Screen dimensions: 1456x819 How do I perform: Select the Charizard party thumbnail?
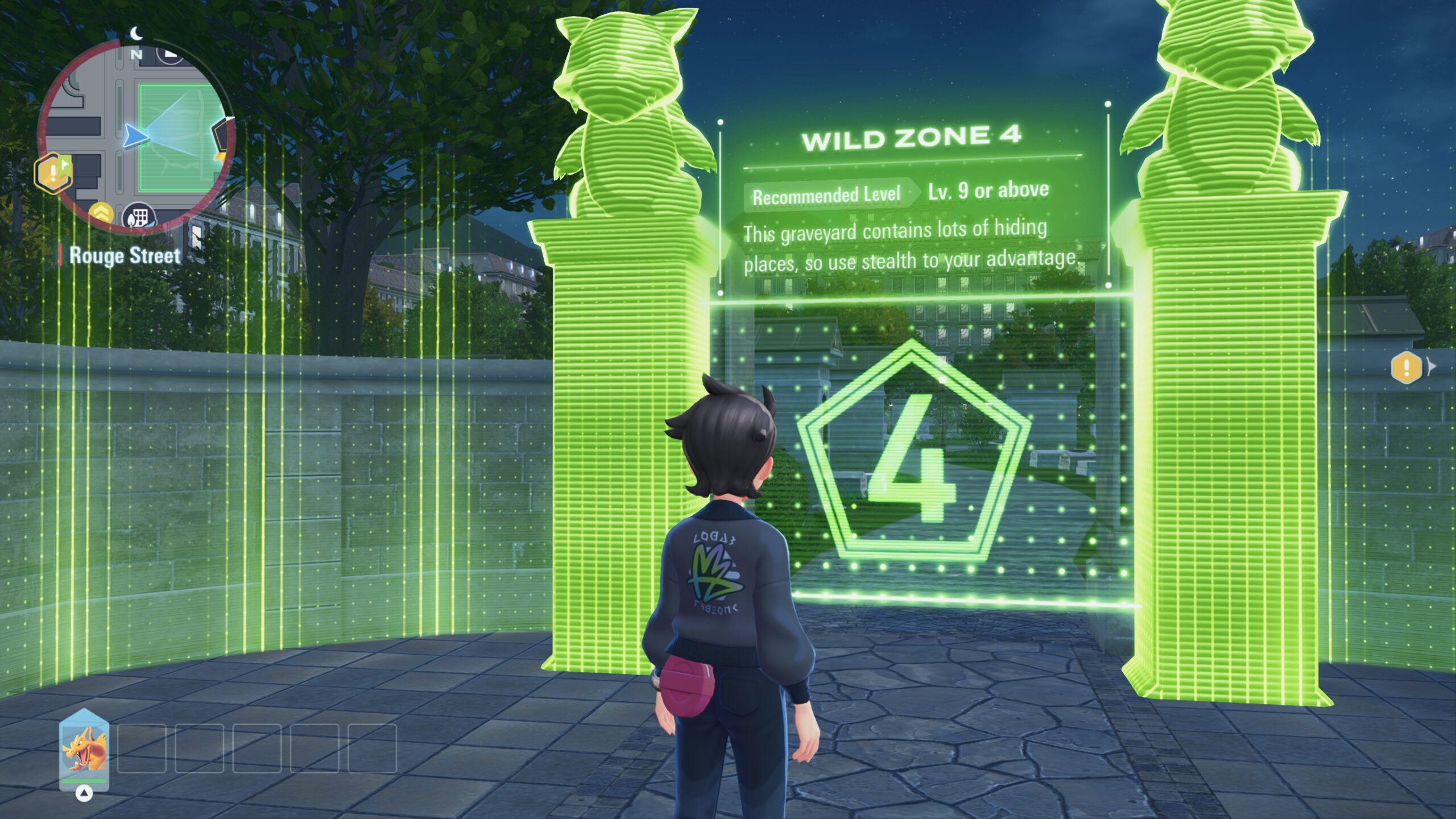[84, 750]
